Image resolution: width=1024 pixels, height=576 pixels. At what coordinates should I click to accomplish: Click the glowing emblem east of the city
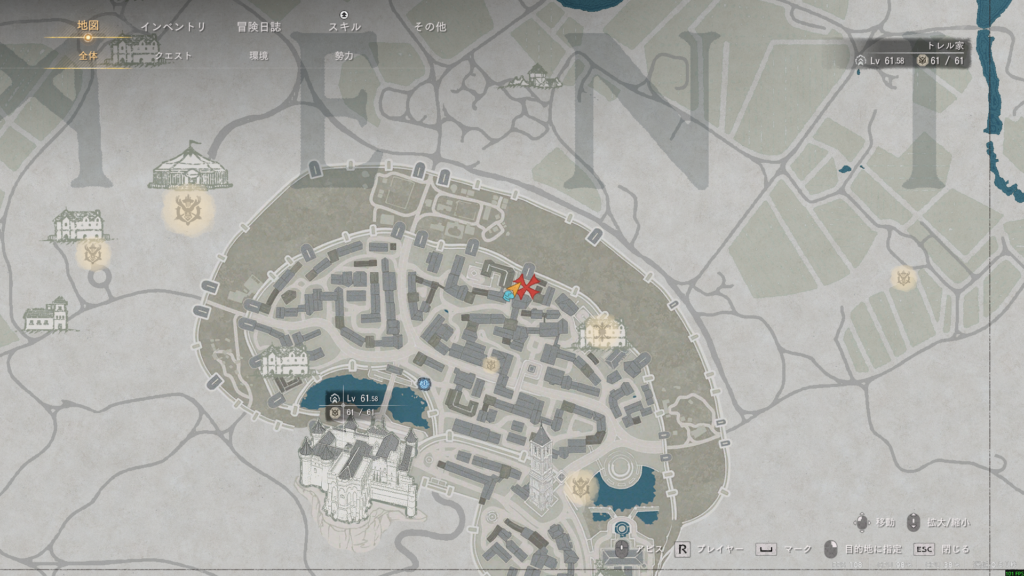[904, 277]
